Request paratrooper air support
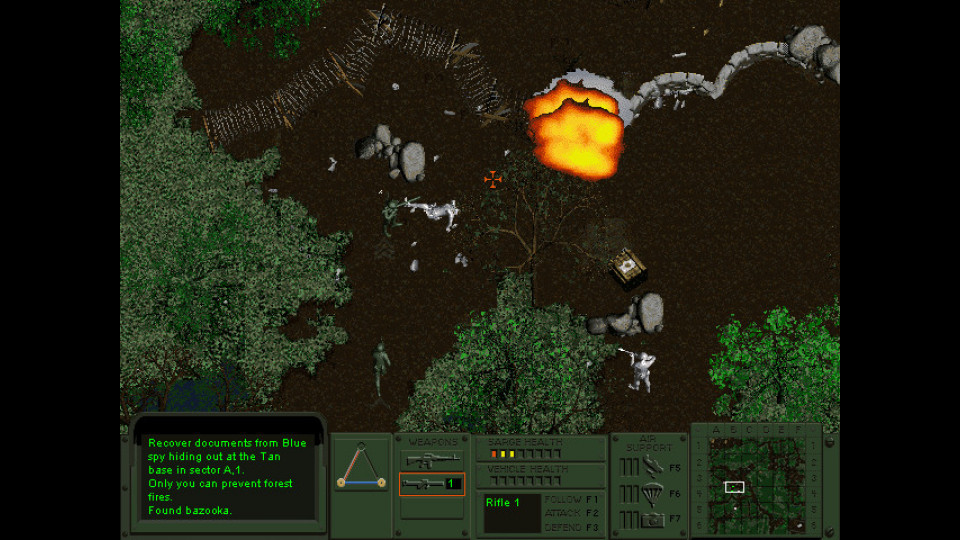 pyautogui.click(x=653, y=493)
